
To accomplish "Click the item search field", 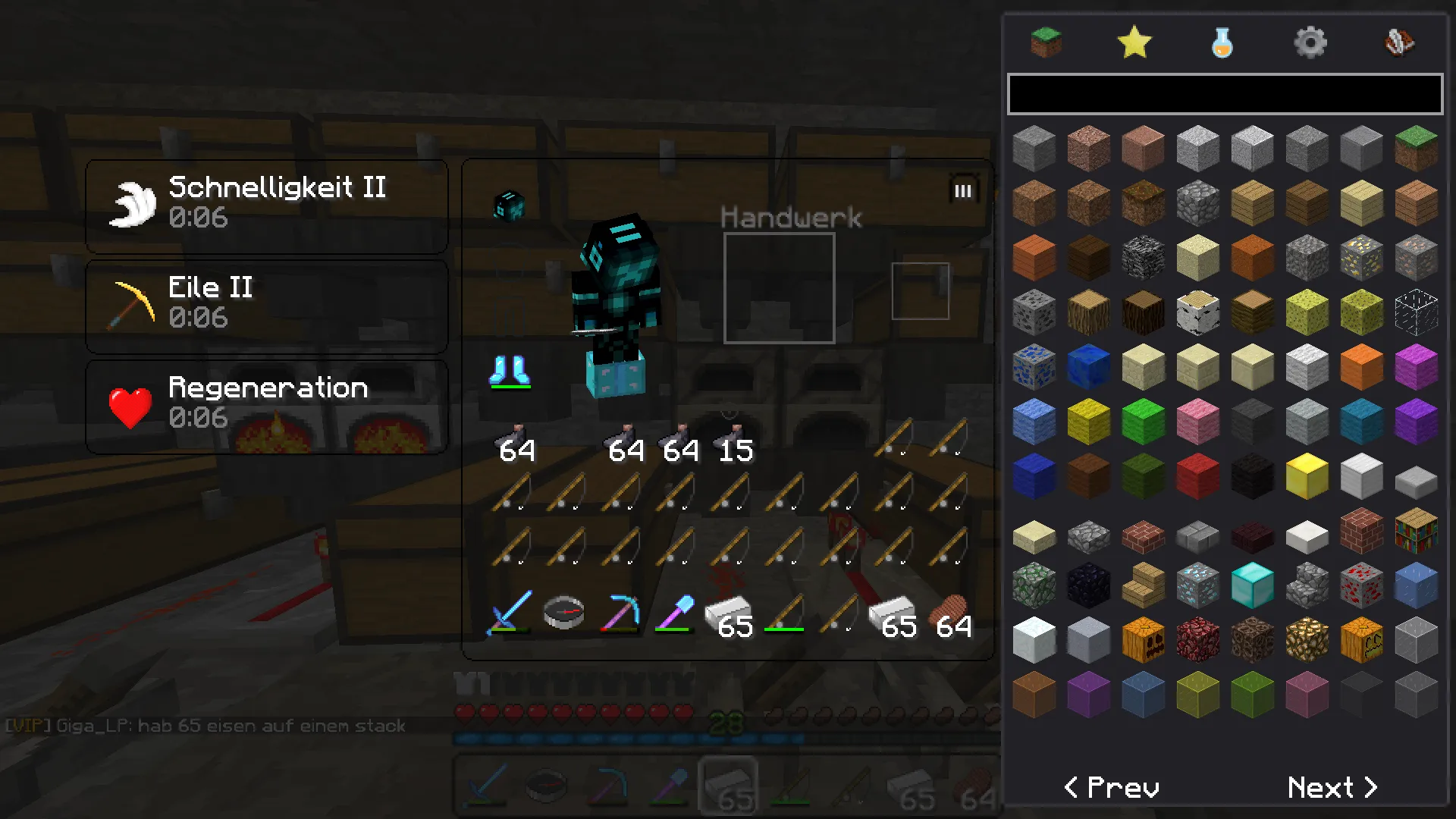I will tap(1224, 94).
